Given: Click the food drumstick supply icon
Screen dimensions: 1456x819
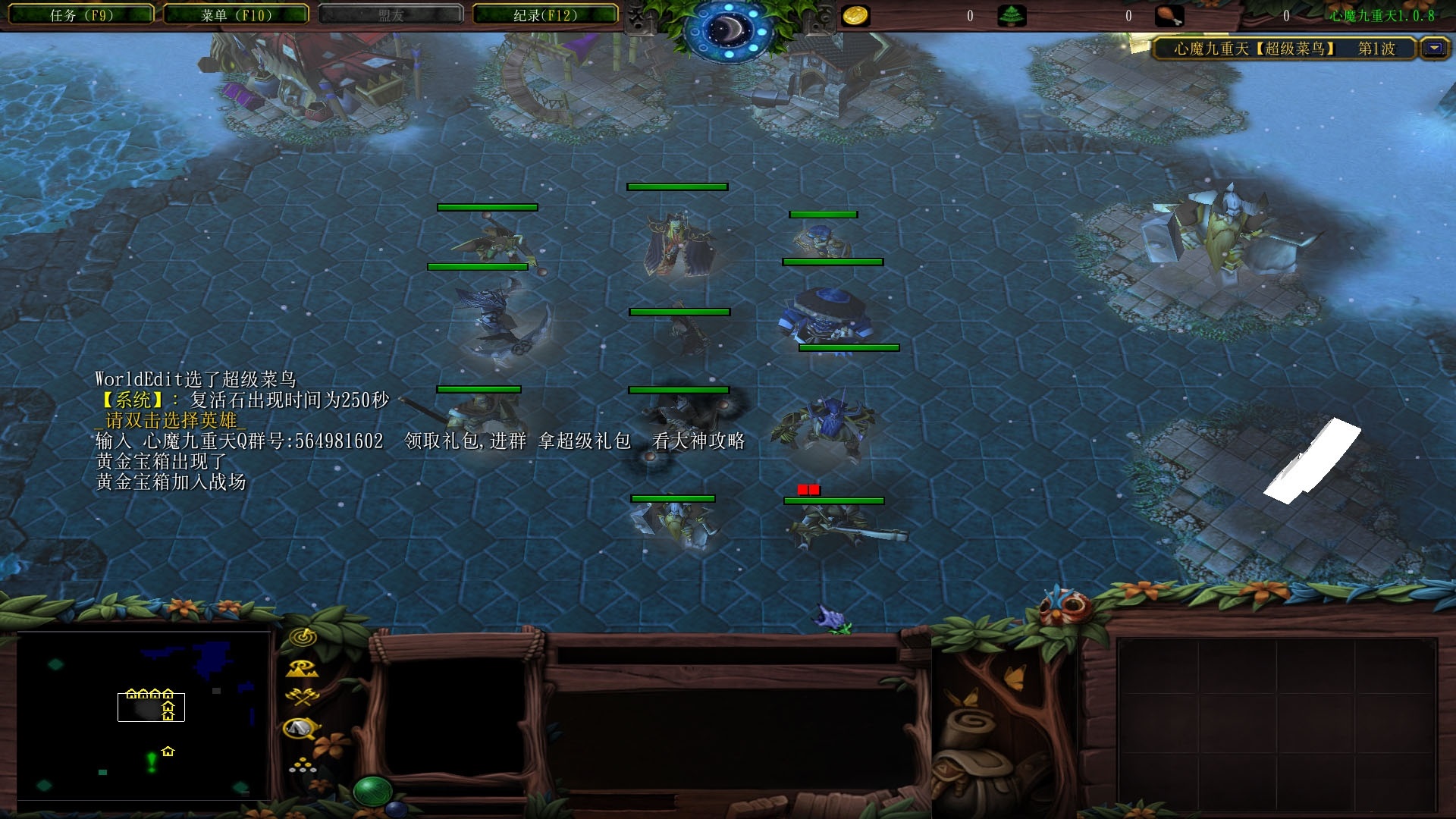Looking at the screenshot, I should [x=1169, y=16].
